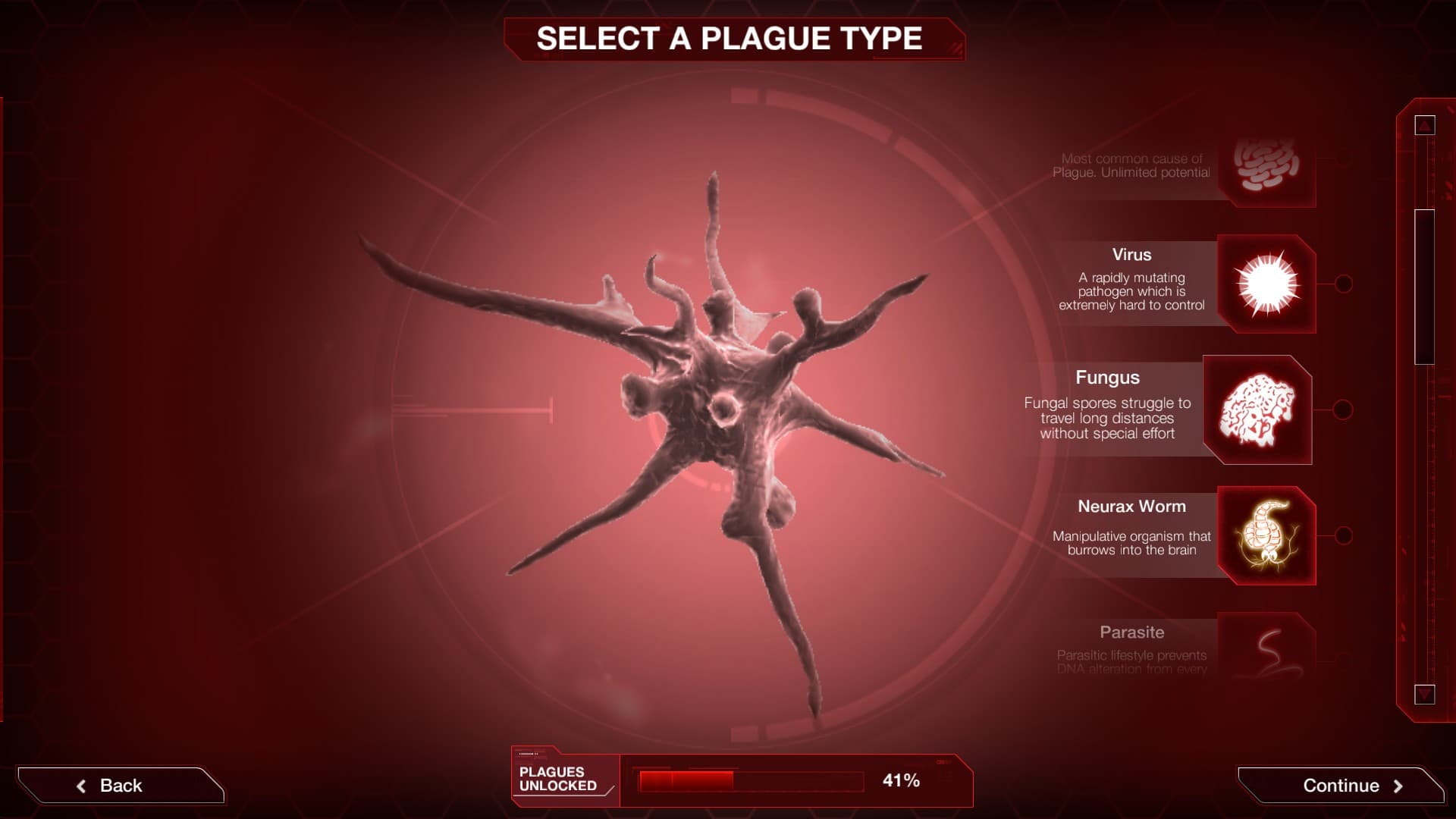The width and height of the screenshot is (1456, 819).
Task: Click the Continue button
Action: pos(1339,786)
